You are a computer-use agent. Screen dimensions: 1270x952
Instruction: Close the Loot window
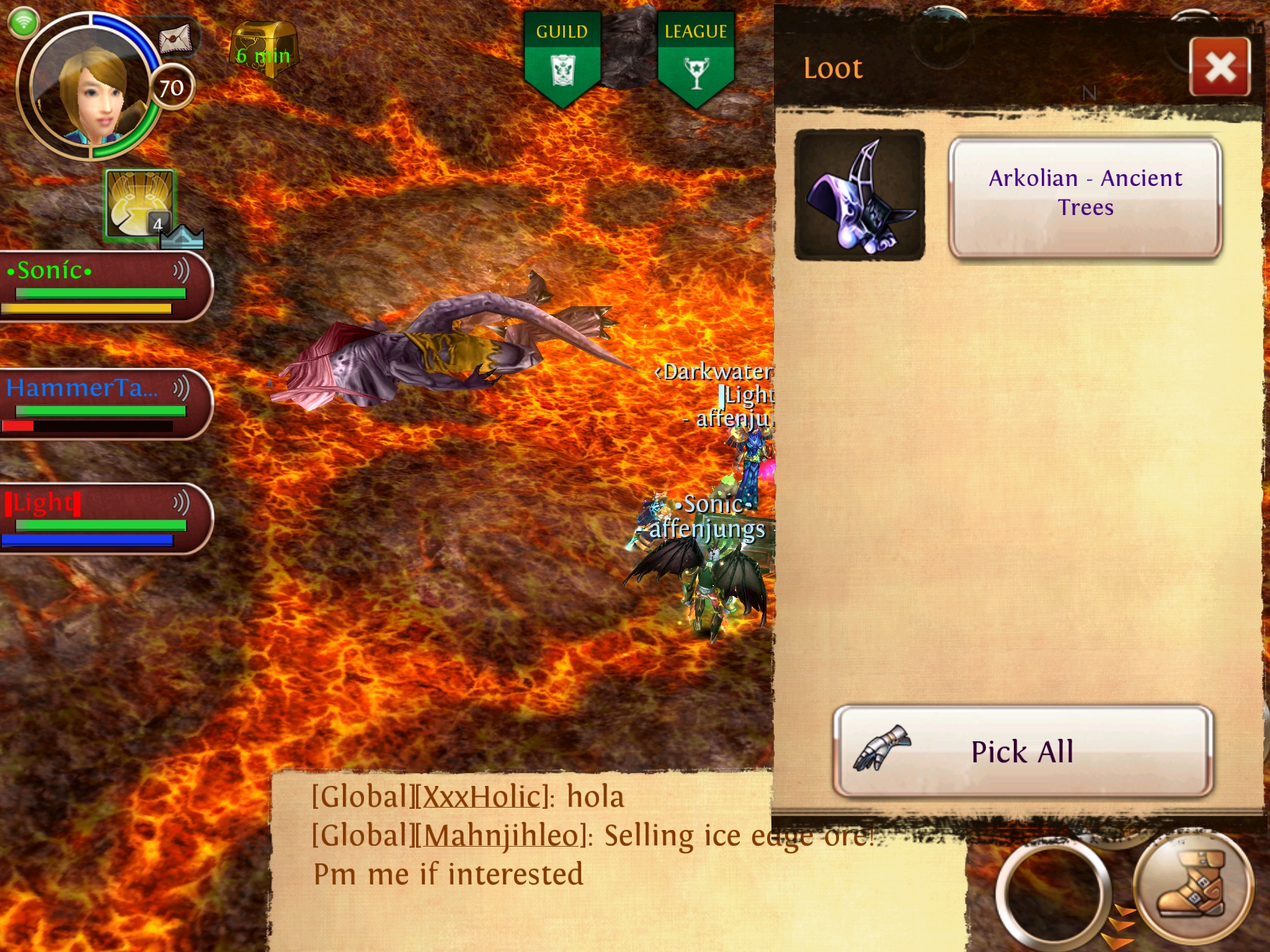[x=1220, y=67]
